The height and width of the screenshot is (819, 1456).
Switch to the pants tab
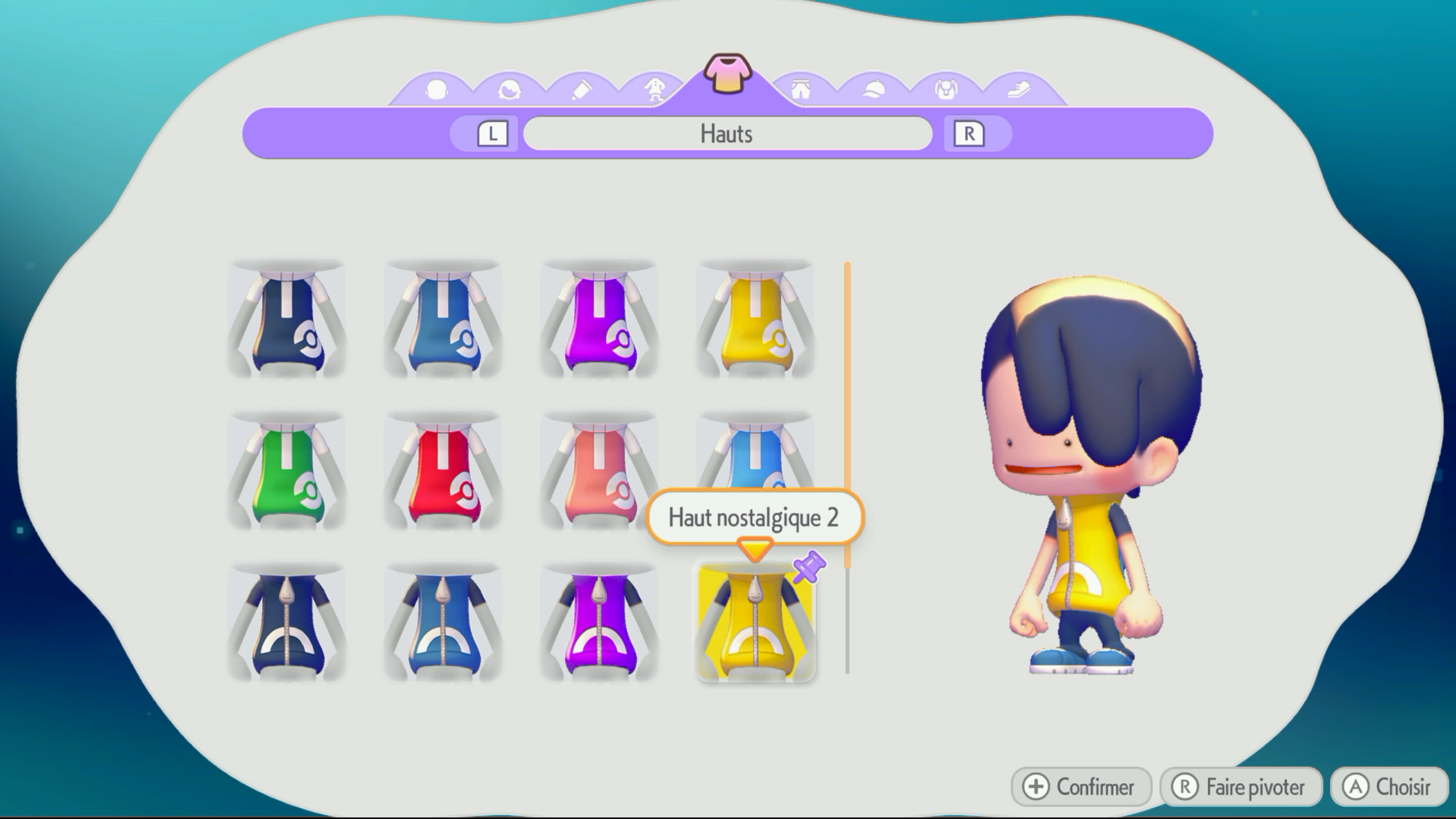click(x=801, y=90)
